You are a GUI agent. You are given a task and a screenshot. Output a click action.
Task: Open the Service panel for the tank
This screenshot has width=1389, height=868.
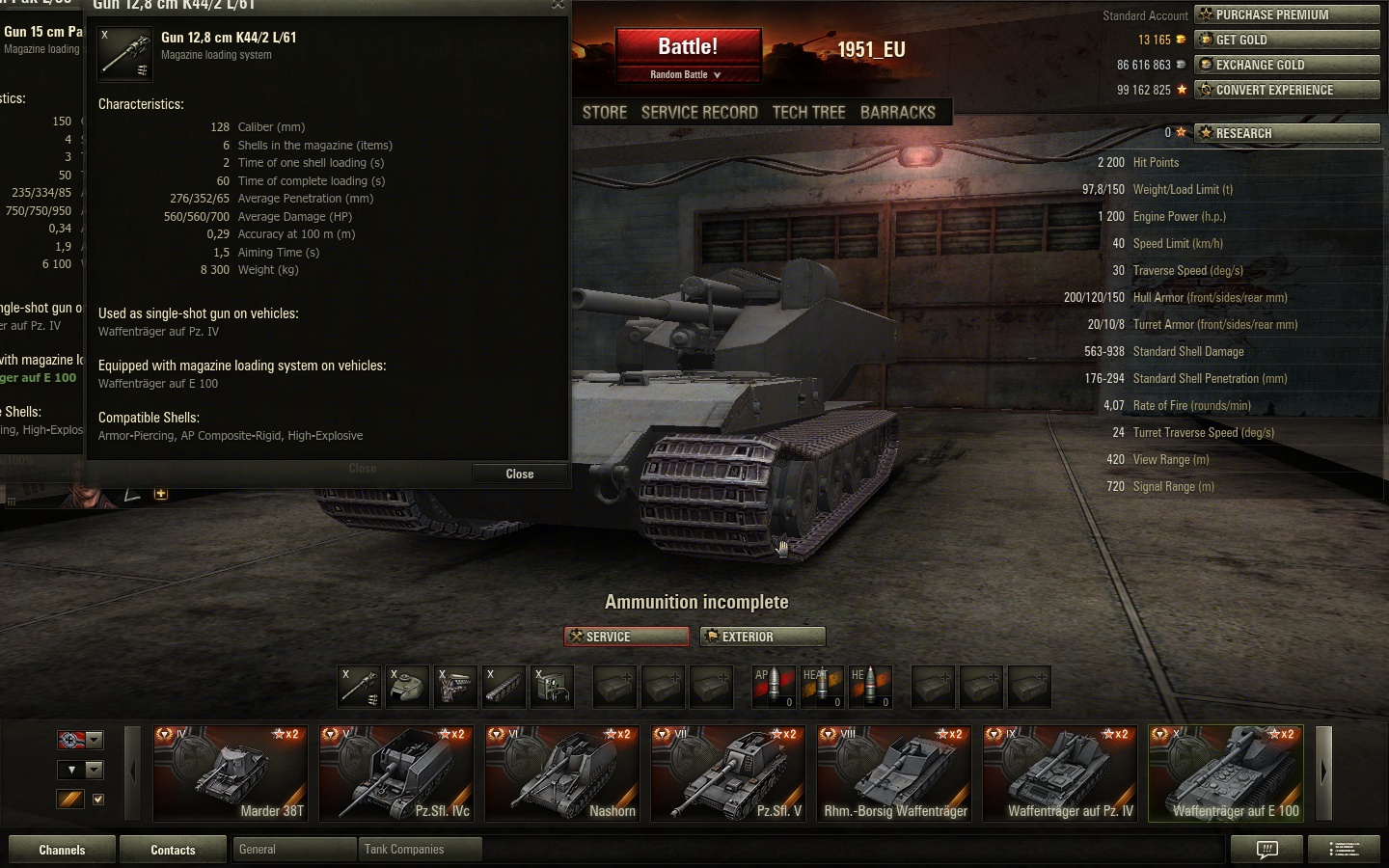(626, 637)
